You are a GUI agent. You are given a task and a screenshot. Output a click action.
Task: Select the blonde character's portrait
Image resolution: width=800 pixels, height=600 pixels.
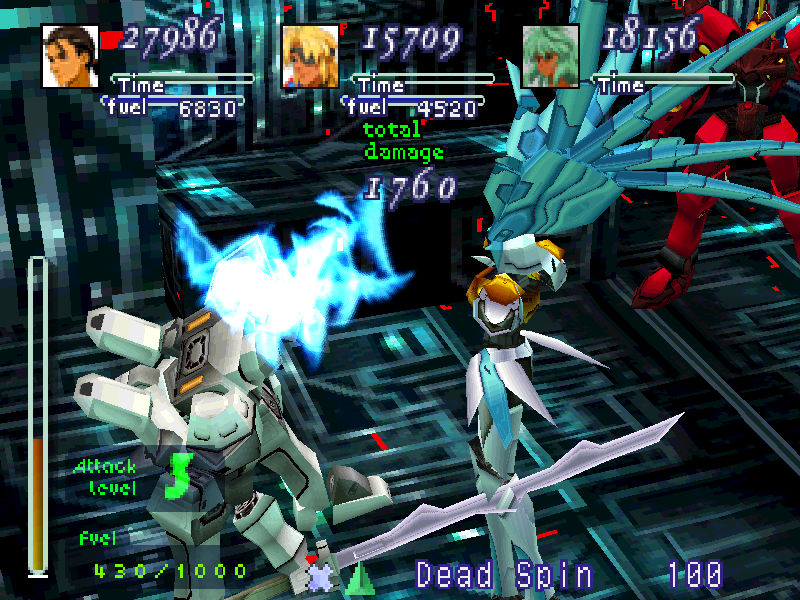pos(311,56)
